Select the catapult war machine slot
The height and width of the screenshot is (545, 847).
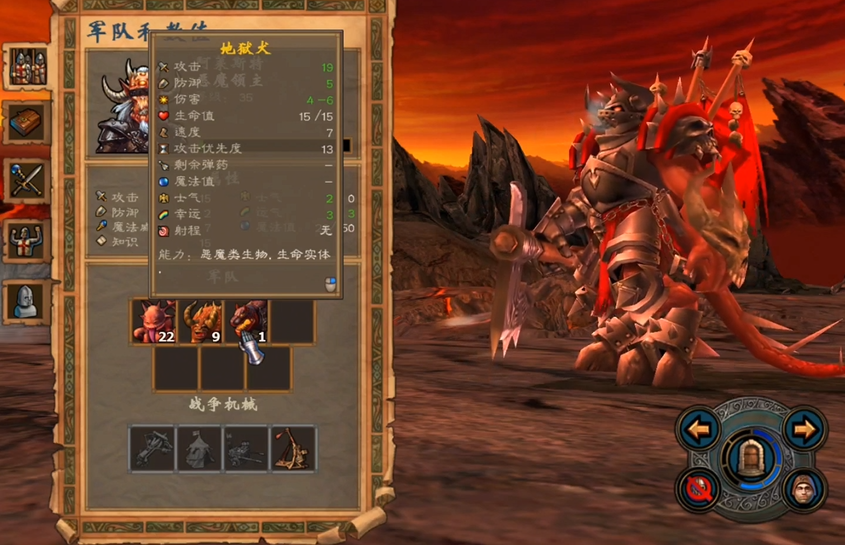coord(293,449)
